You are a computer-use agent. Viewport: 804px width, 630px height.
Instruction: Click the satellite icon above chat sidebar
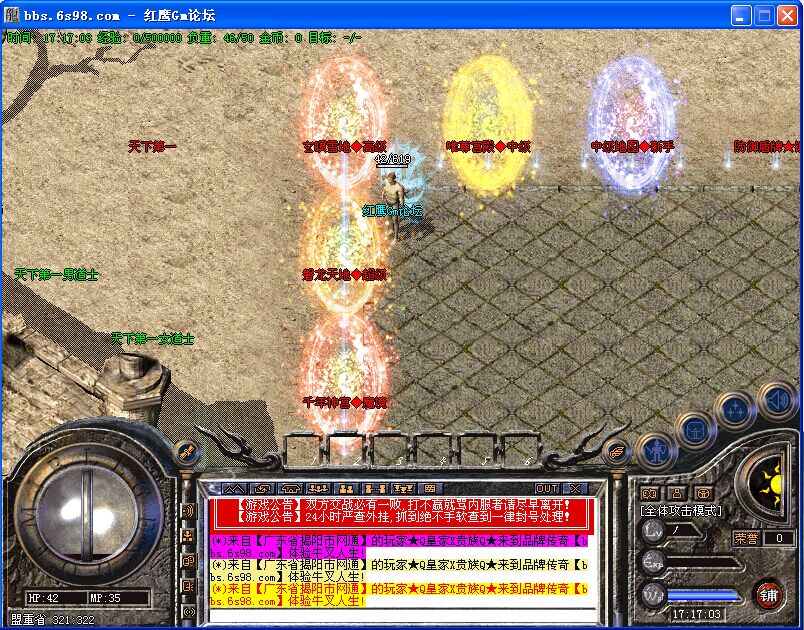click(186, 451)
